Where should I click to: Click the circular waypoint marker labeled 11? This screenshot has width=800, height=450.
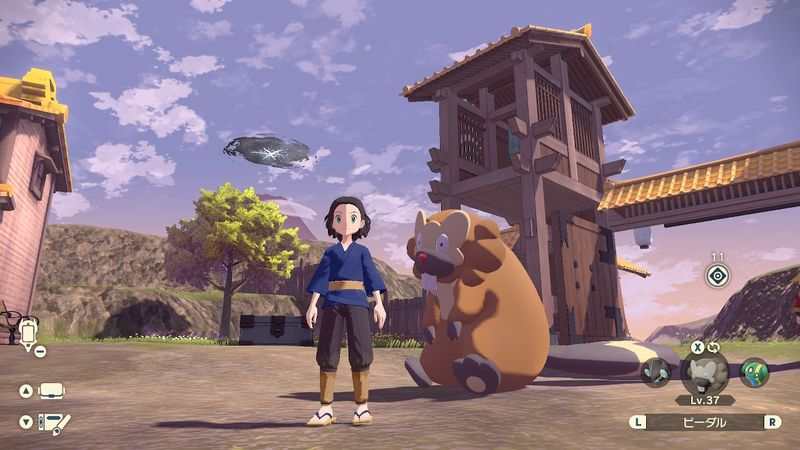pos(717,276)
